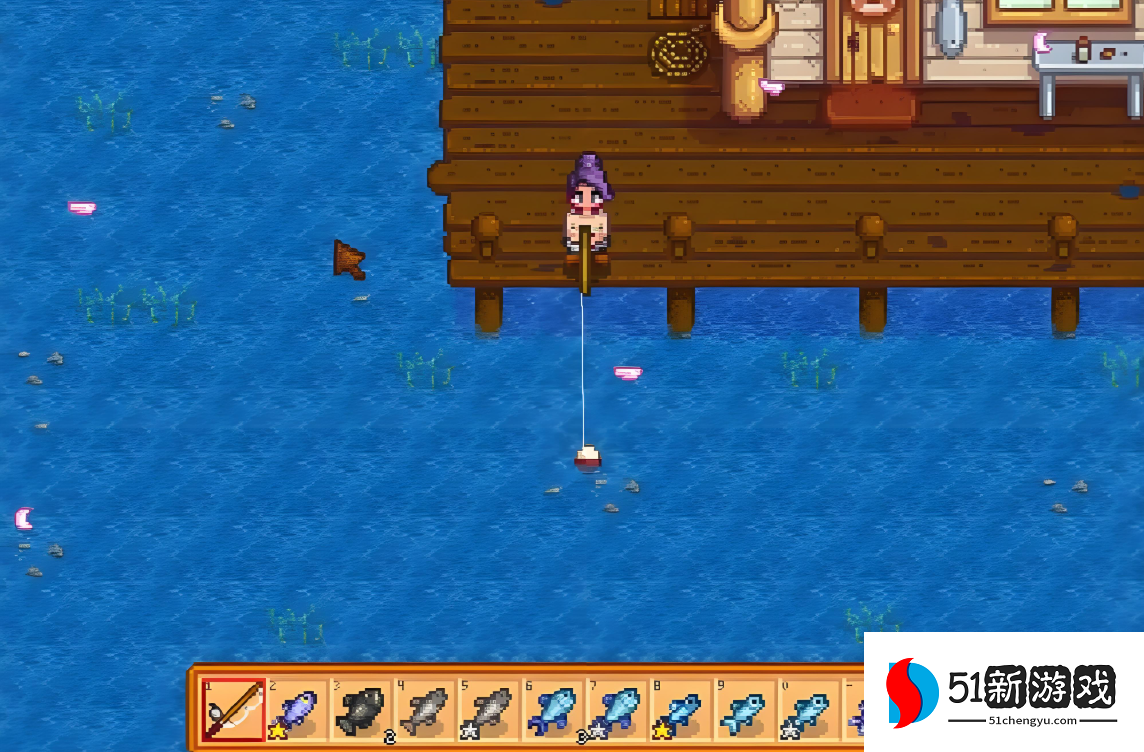Pick the plain grey fish in slot 4
Viewport: 1144px width, 752px height.
[x=425, y=711]
